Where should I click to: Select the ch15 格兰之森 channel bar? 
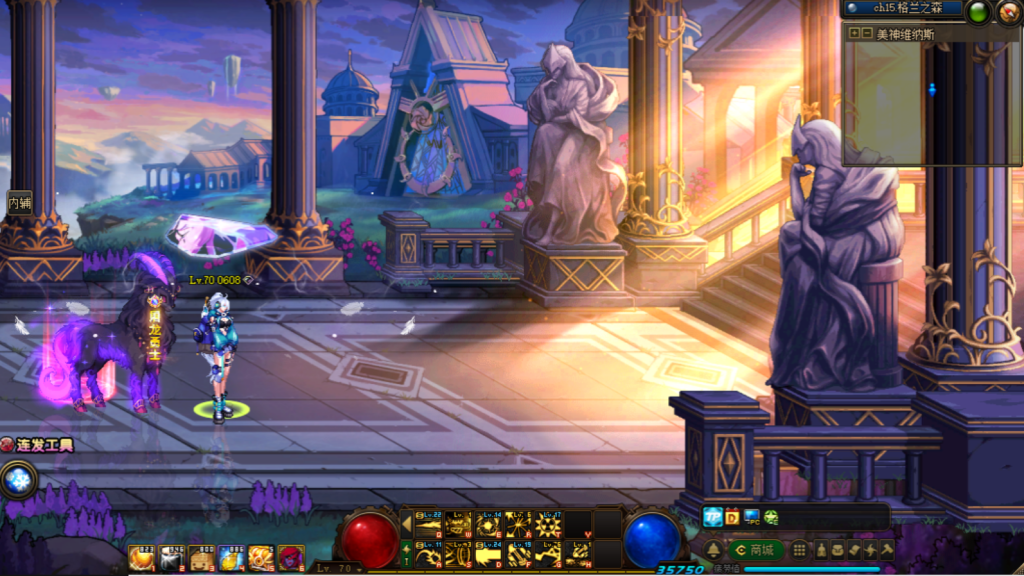coord(903,8)
